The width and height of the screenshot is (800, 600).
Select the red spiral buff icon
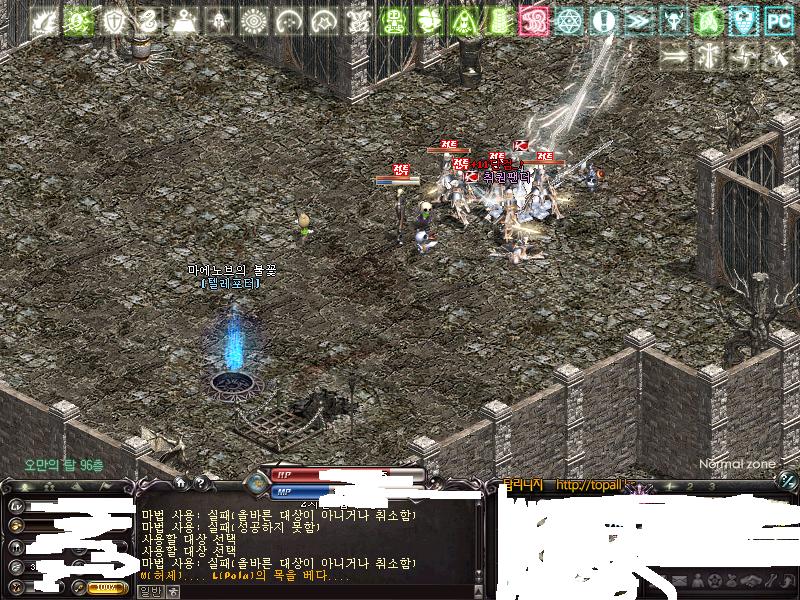(x=534, y=20)
